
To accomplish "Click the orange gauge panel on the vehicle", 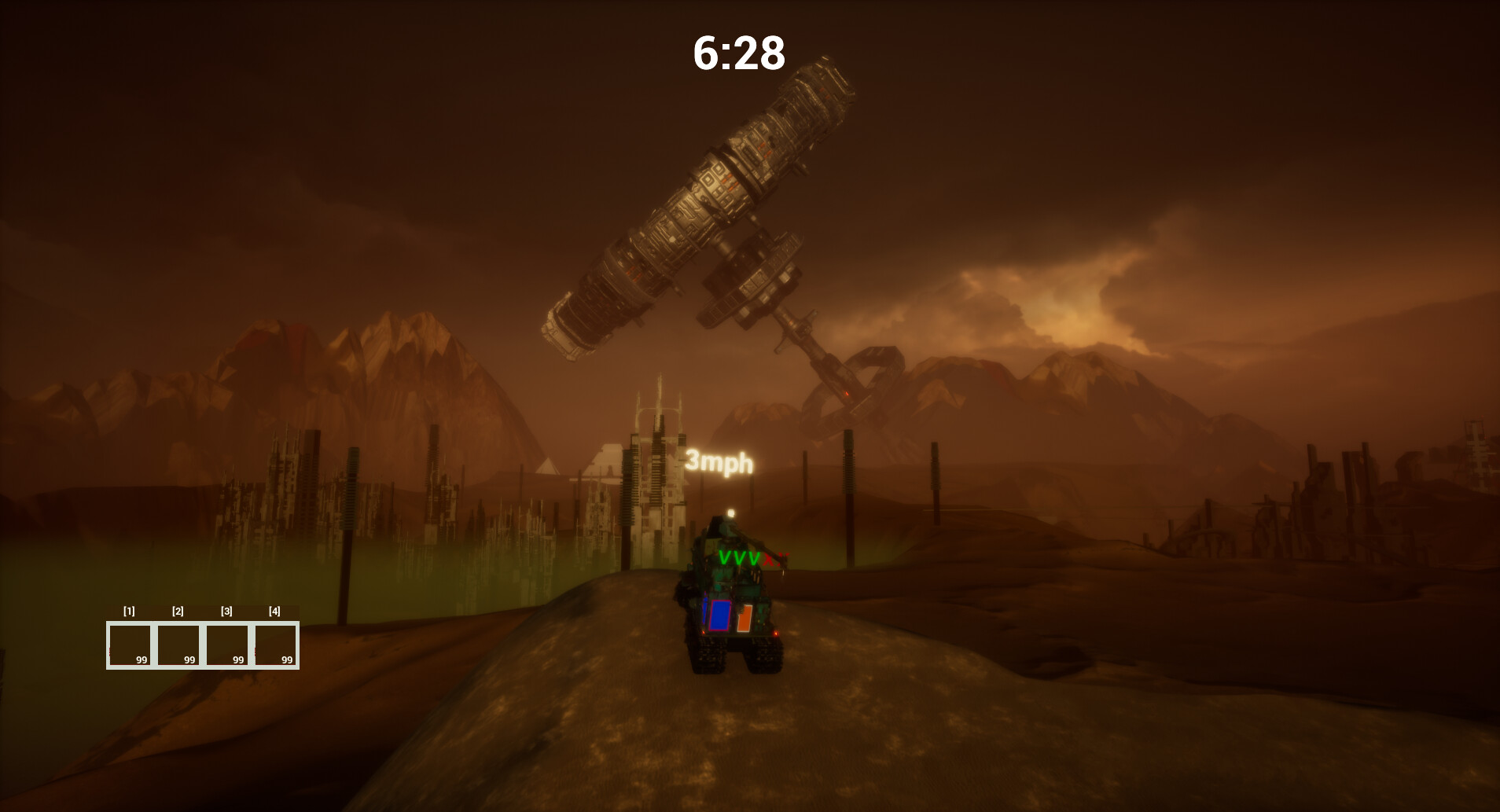I will 744,618.
